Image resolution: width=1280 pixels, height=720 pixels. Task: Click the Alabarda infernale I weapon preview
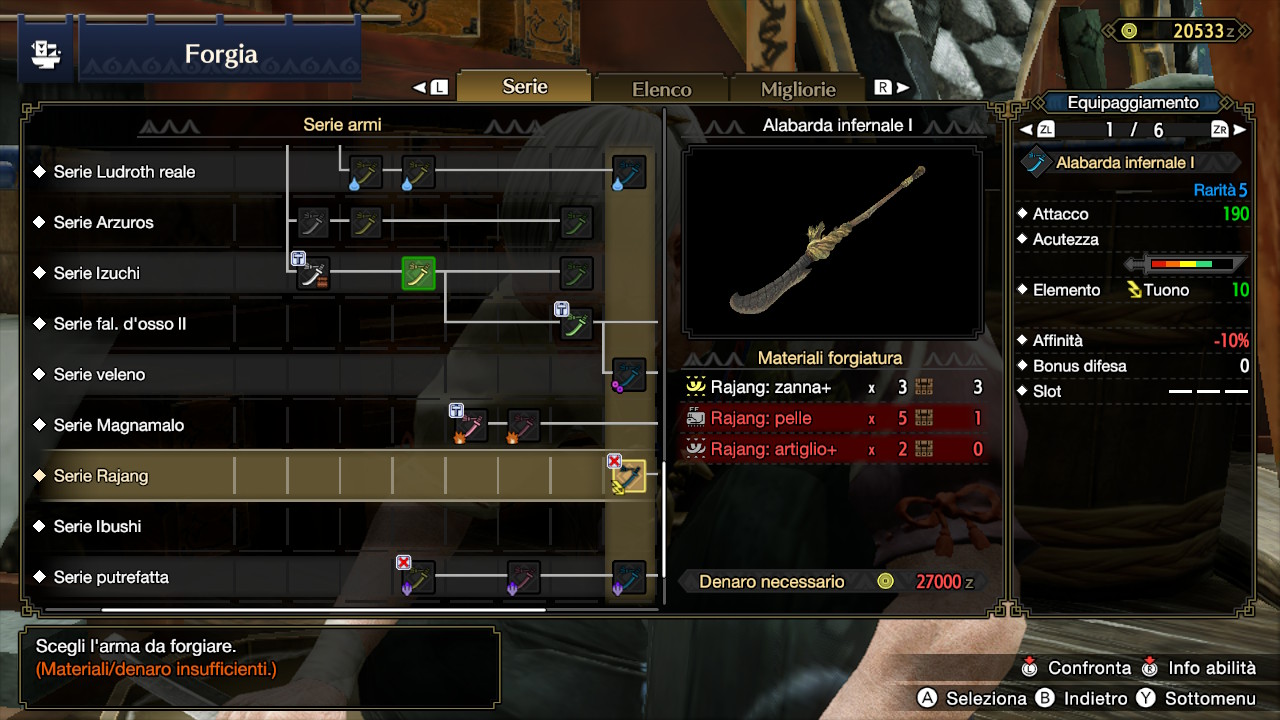tap(832, 241)
